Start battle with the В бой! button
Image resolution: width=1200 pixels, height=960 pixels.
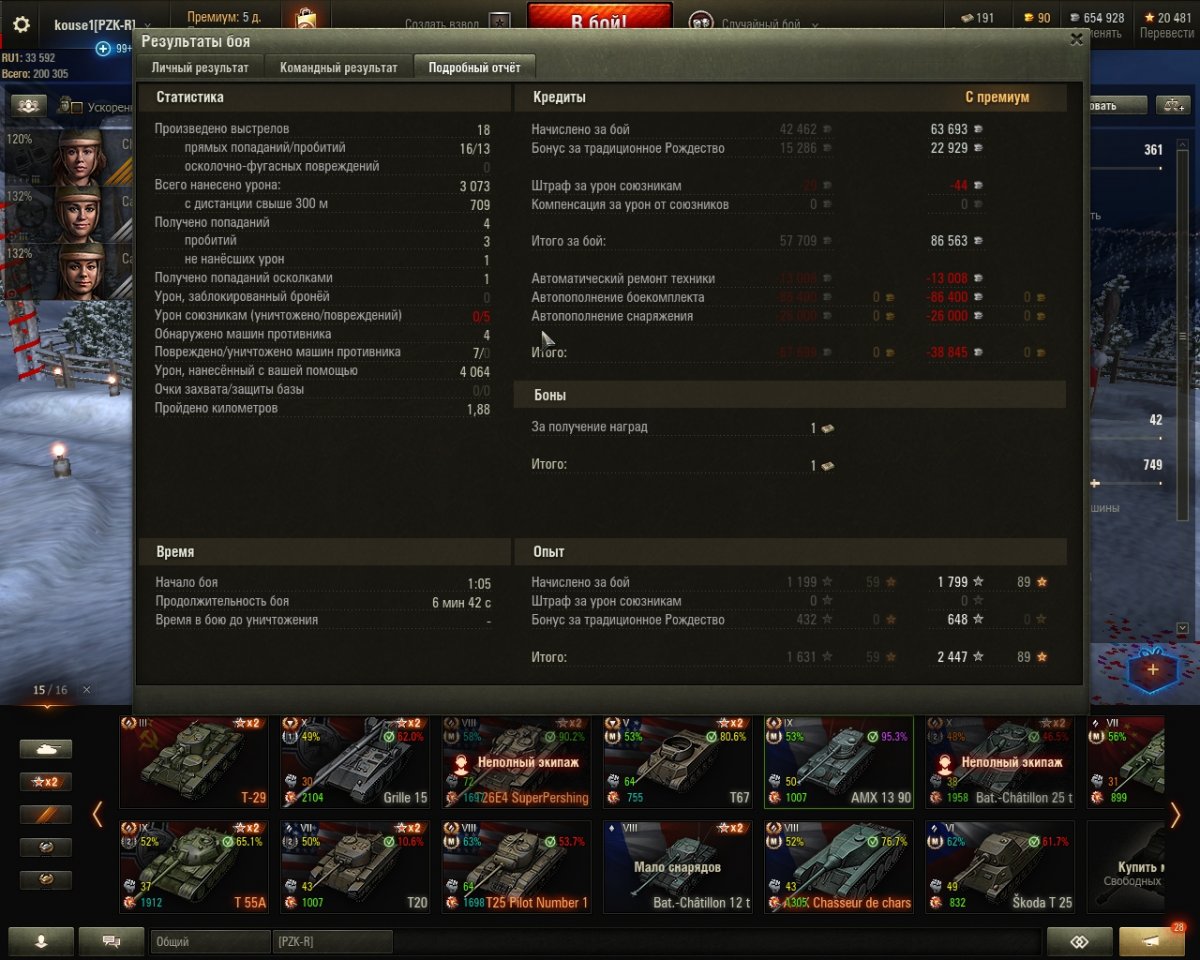[600, 22]
